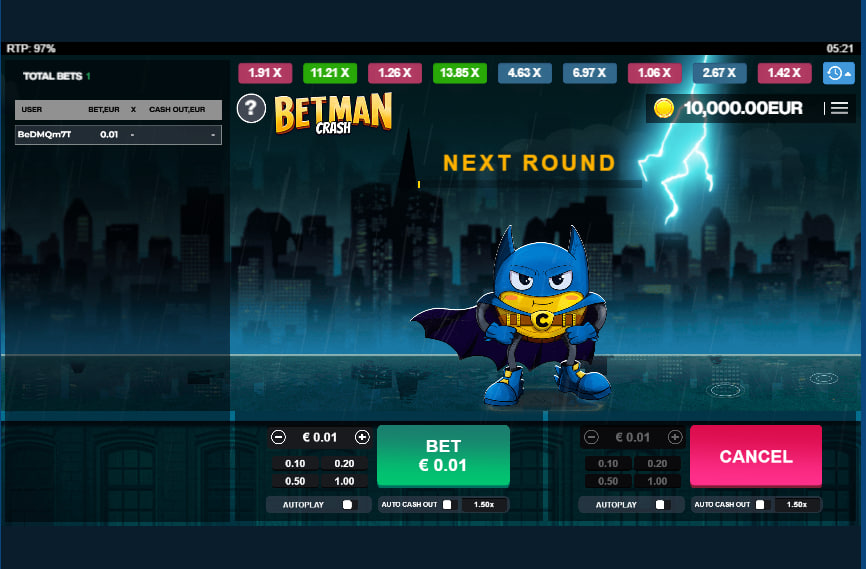The height and width of the screenshot is (569, 868).
Task: Toggle AUTO CASH OUT under green BET button
Action: click(x=448, y=505)
